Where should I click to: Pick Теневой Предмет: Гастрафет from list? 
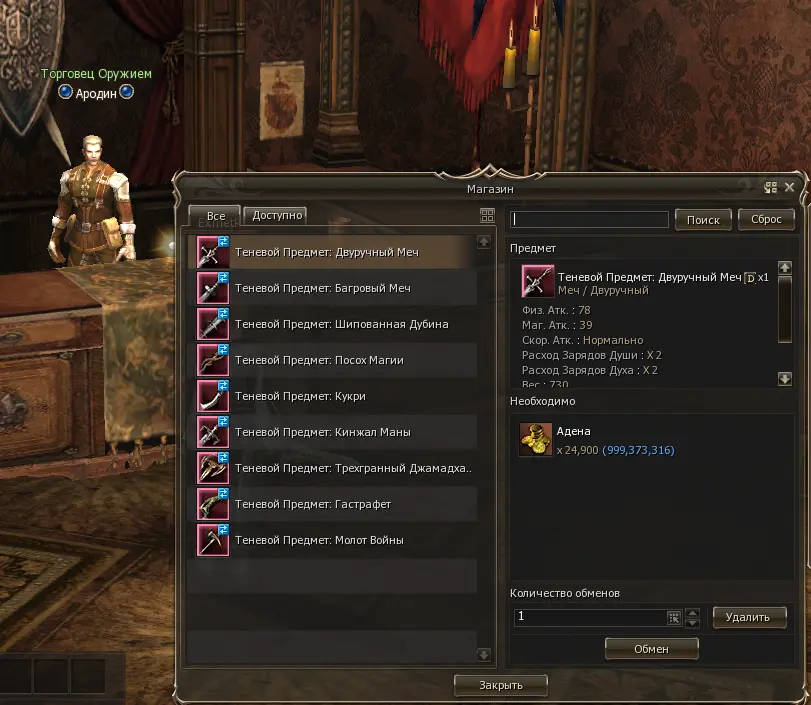tap(312, 505)
